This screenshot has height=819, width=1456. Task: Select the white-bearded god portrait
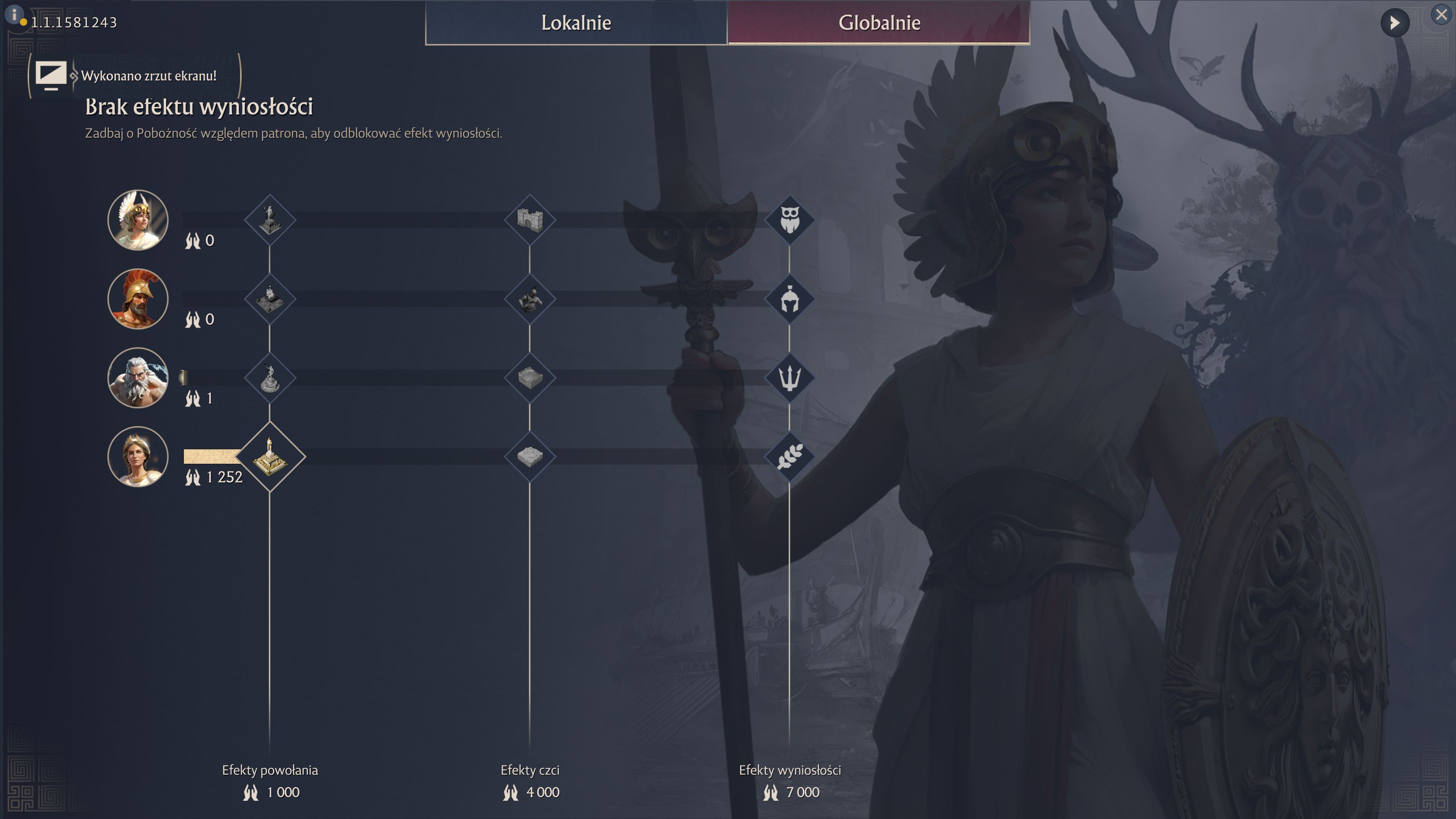pos(138,378)
